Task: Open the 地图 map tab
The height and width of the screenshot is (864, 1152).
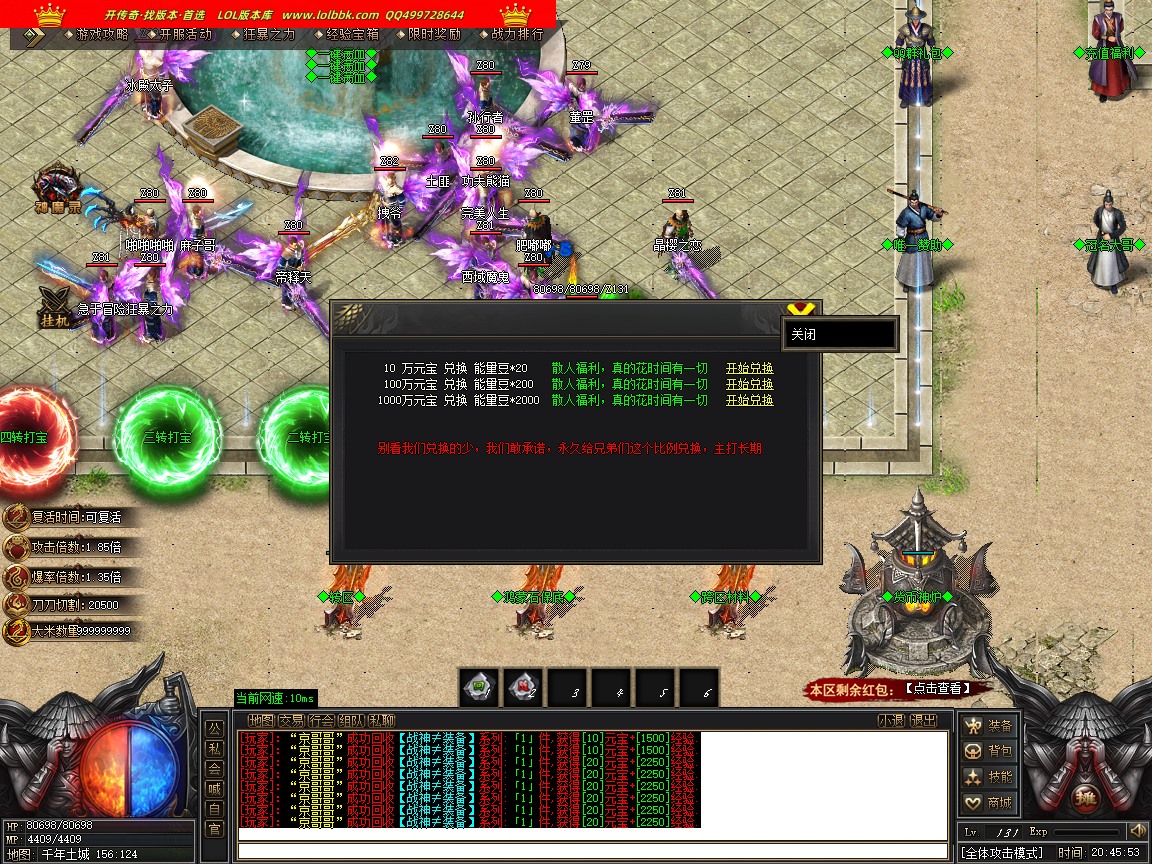Action: point(261,720)
